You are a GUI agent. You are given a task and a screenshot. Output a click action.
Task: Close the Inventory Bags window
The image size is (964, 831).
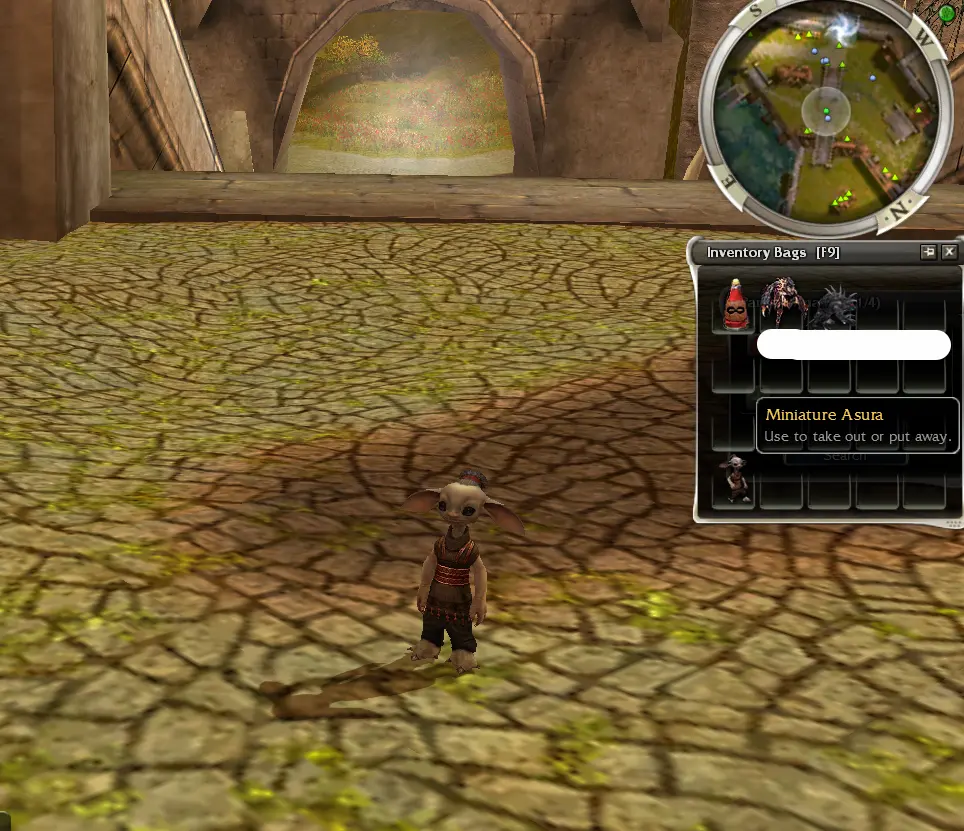pyautogui.click(x=949, y=252)
